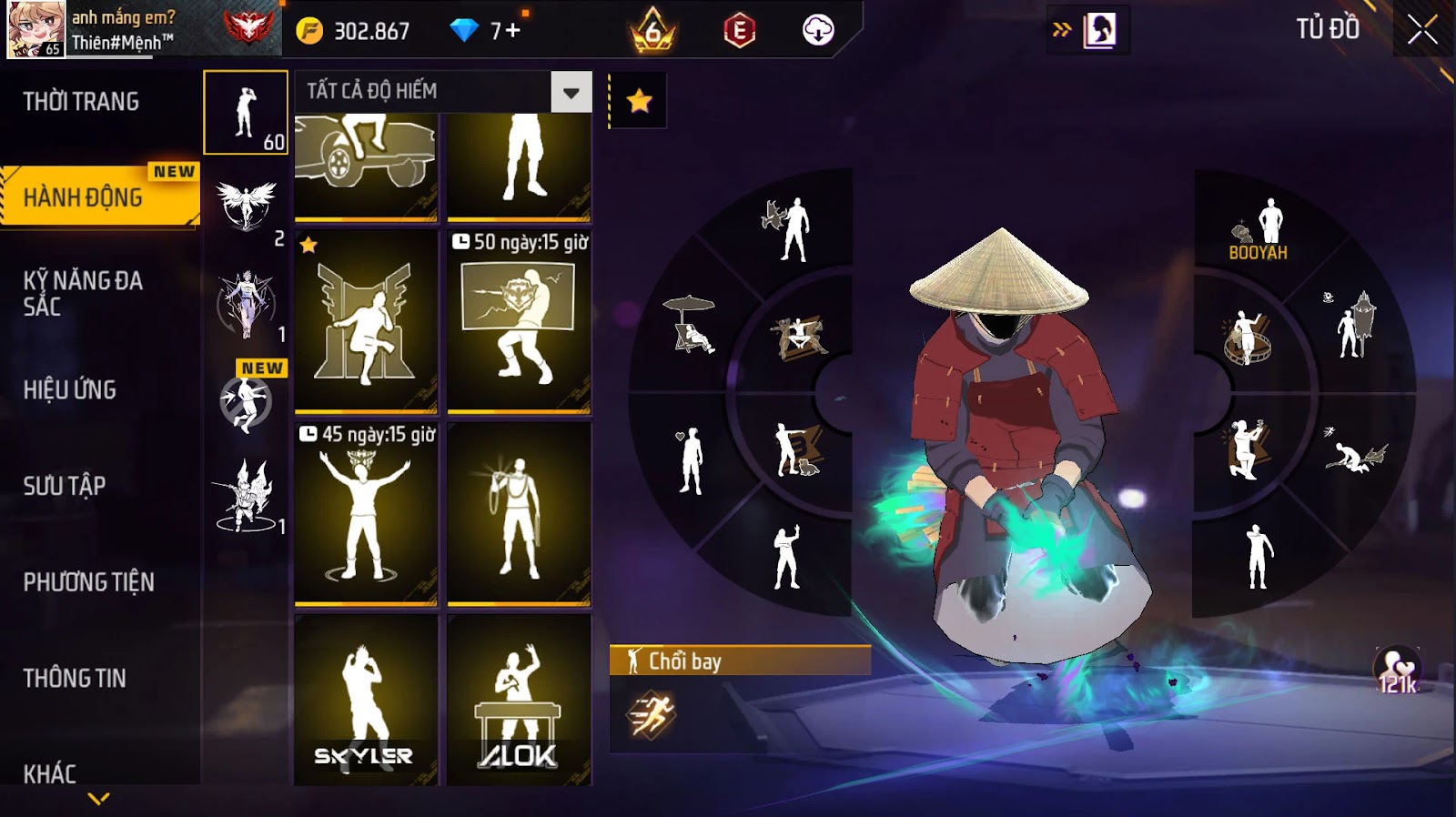This screenshot has height=817, width=1456.
Task: Go to the Sưu Tập category
Action: (65, 486)
